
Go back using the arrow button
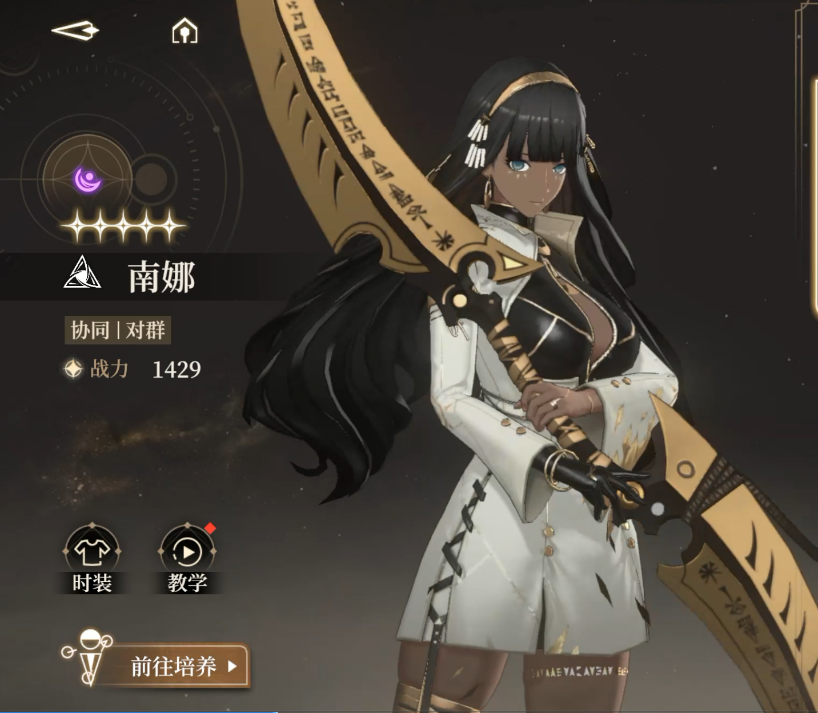(75, 31)
